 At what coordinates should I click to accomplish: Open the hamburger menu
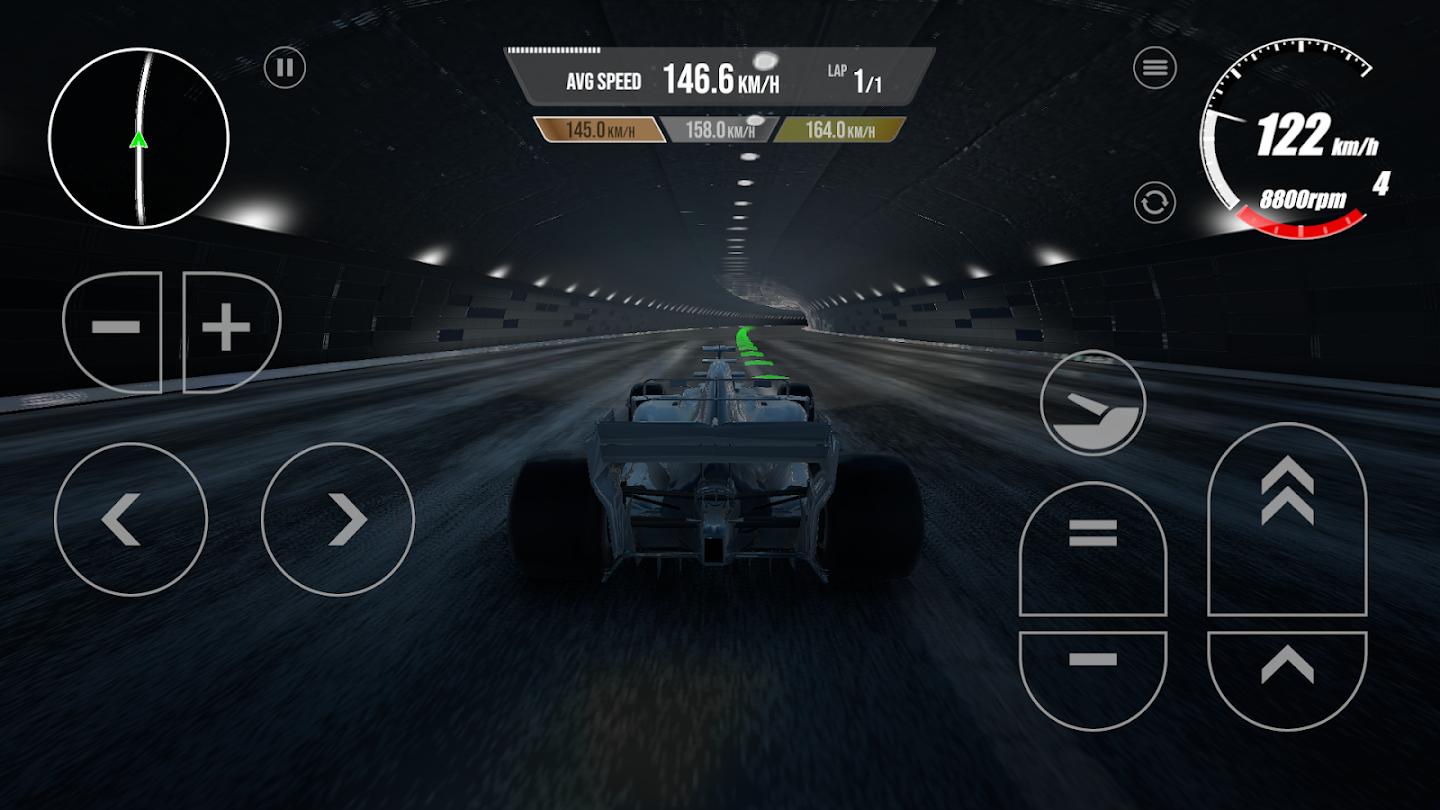tap(1154, 68)
